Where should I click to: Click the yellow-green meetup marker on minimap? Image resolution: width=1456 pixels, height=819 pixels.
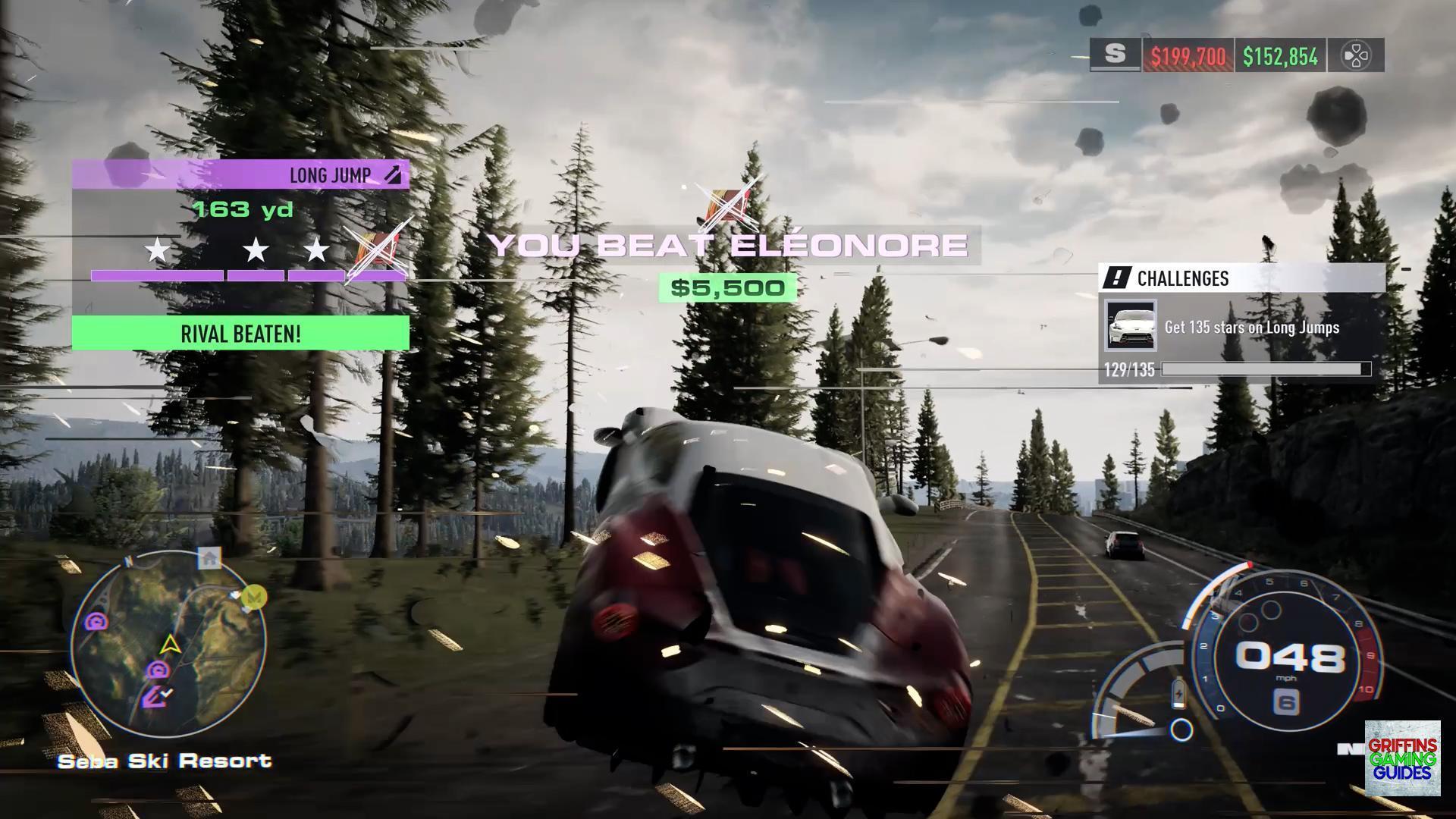coord(256,597)
